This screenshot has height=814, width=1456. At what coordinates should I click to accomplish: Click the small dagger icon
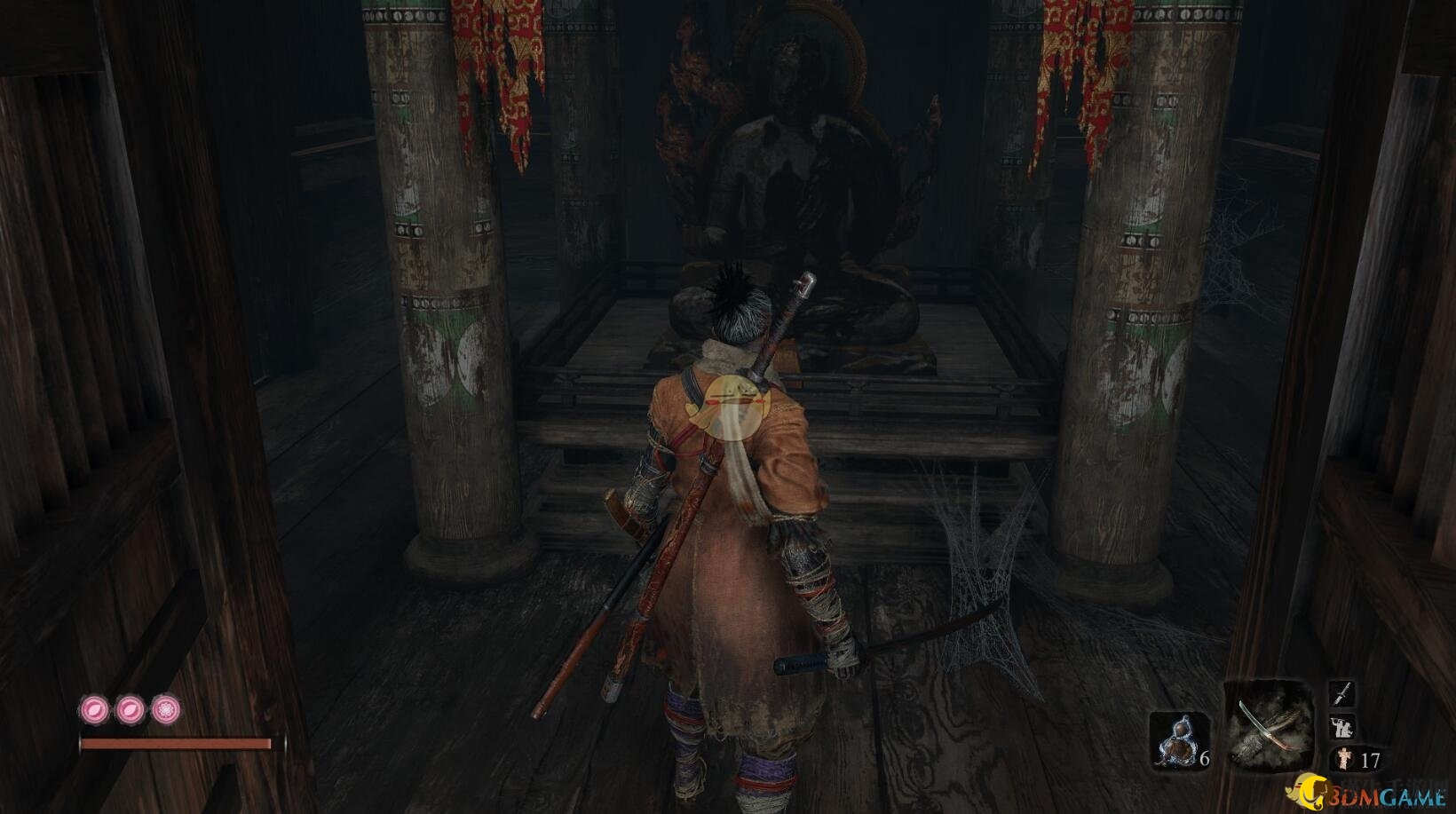1342,694
